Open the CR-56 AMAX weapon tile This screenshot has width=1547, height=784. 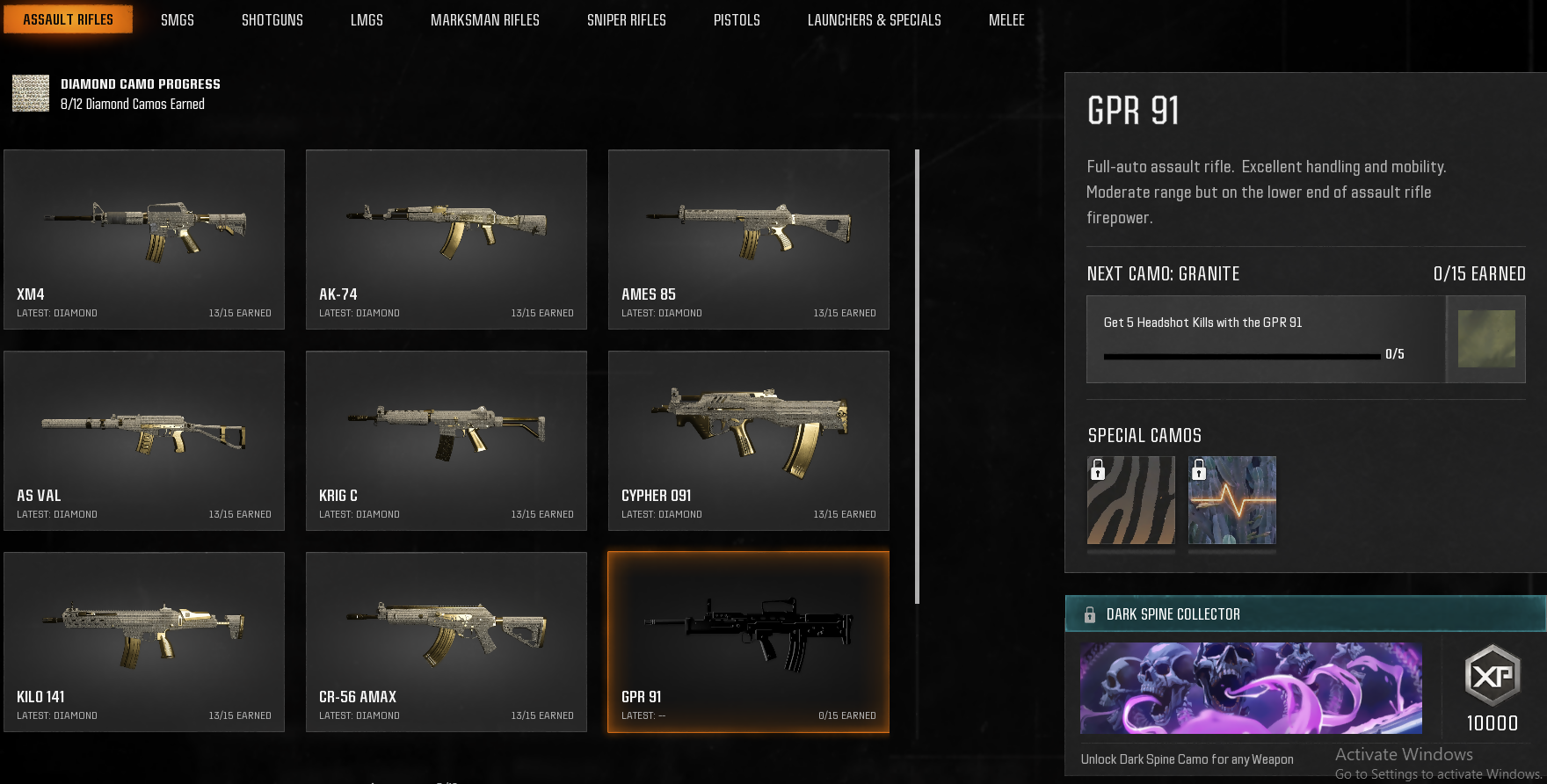(447, 642)
